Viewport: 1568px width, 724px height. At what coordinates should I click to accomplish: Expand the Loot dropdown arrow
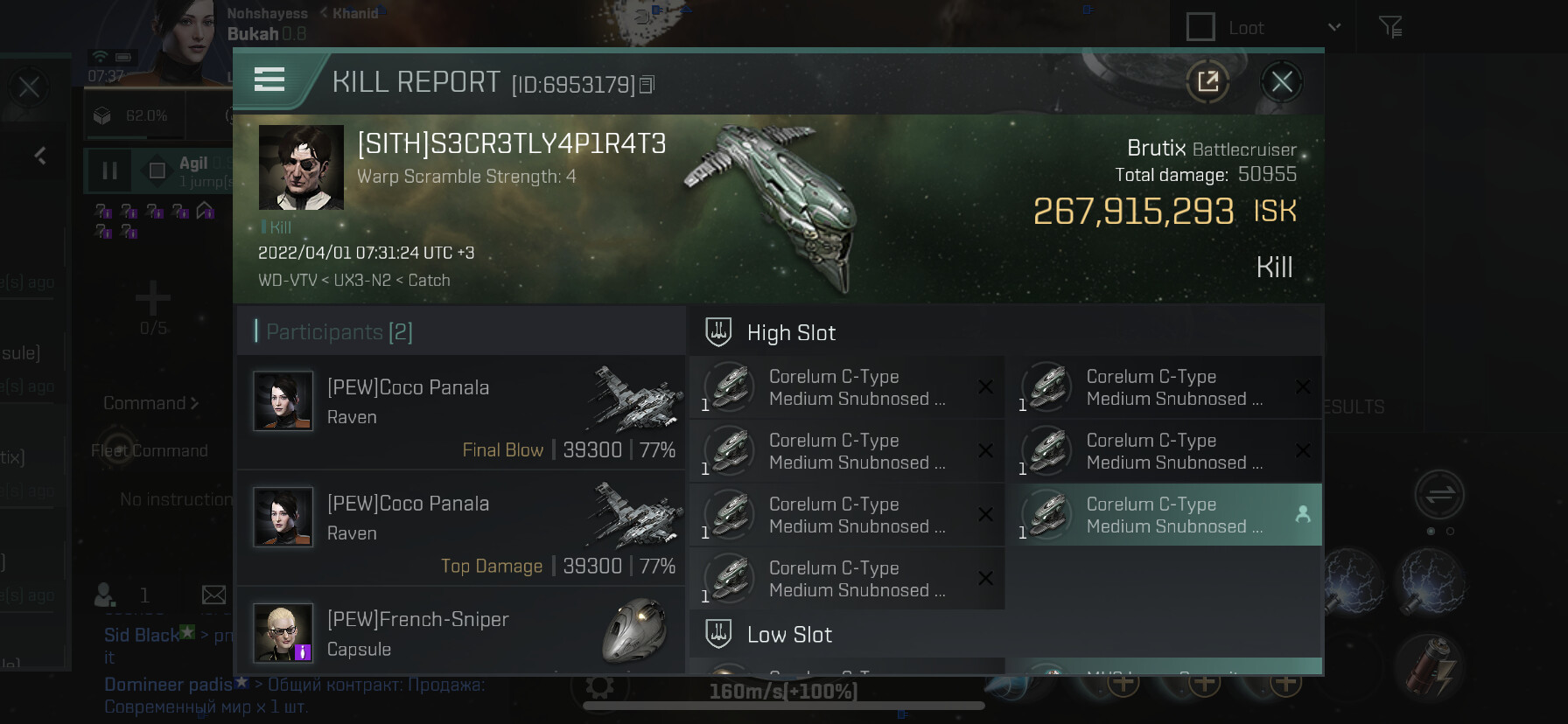[x=1334, y=27]
